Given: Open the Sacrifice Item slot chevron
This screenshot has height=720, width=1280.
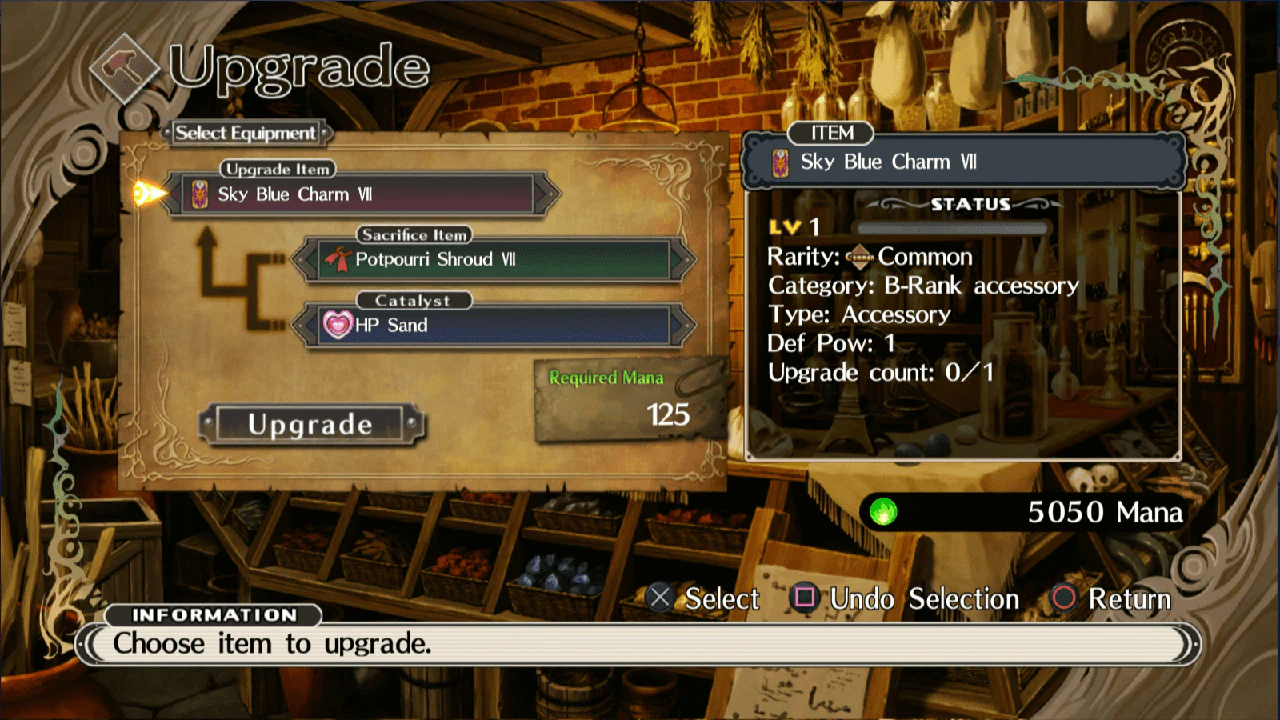Looking at the screenshot, I should (x=685, y=261).
